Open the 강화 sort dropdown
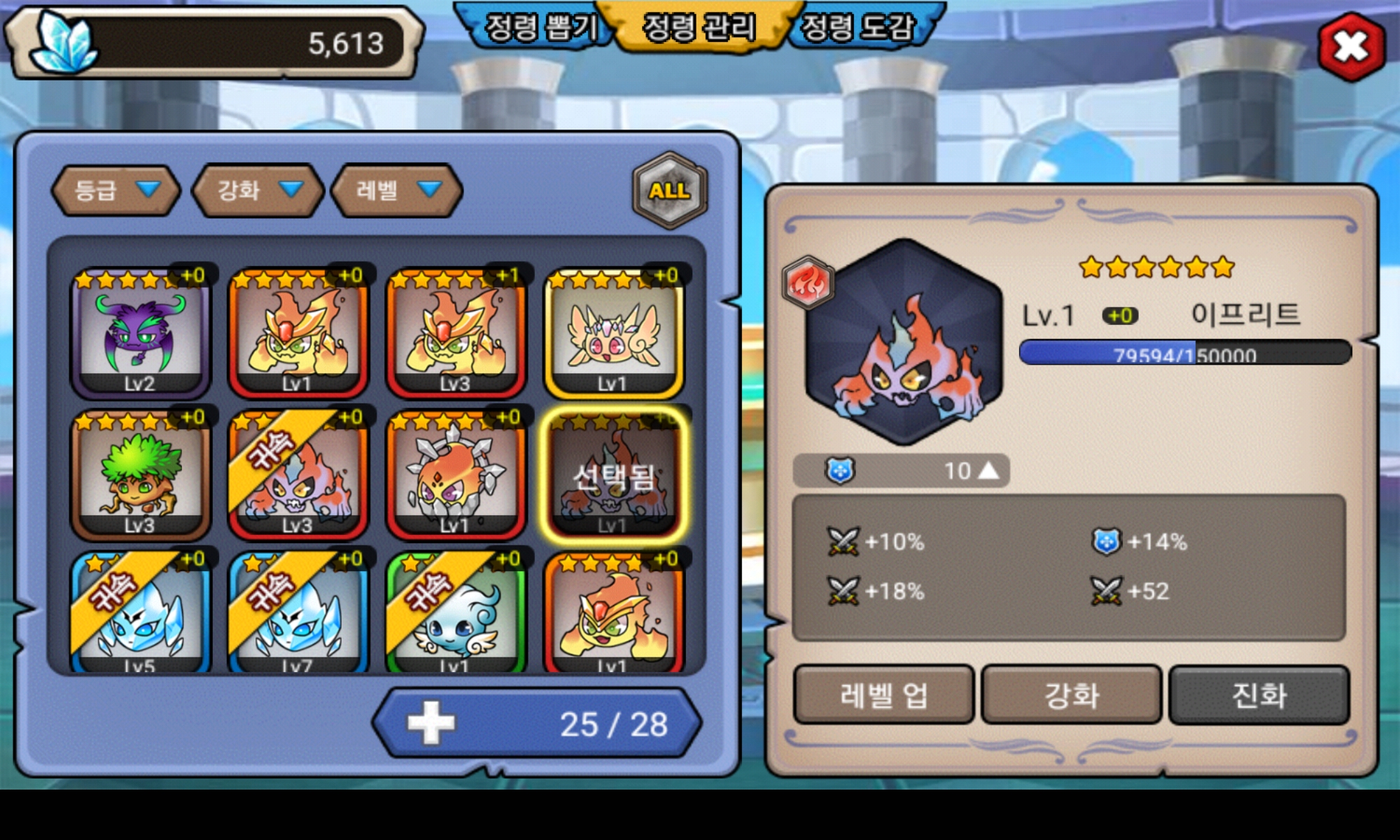Viewport: 1400px width, 840px height. tap(258, 190)
